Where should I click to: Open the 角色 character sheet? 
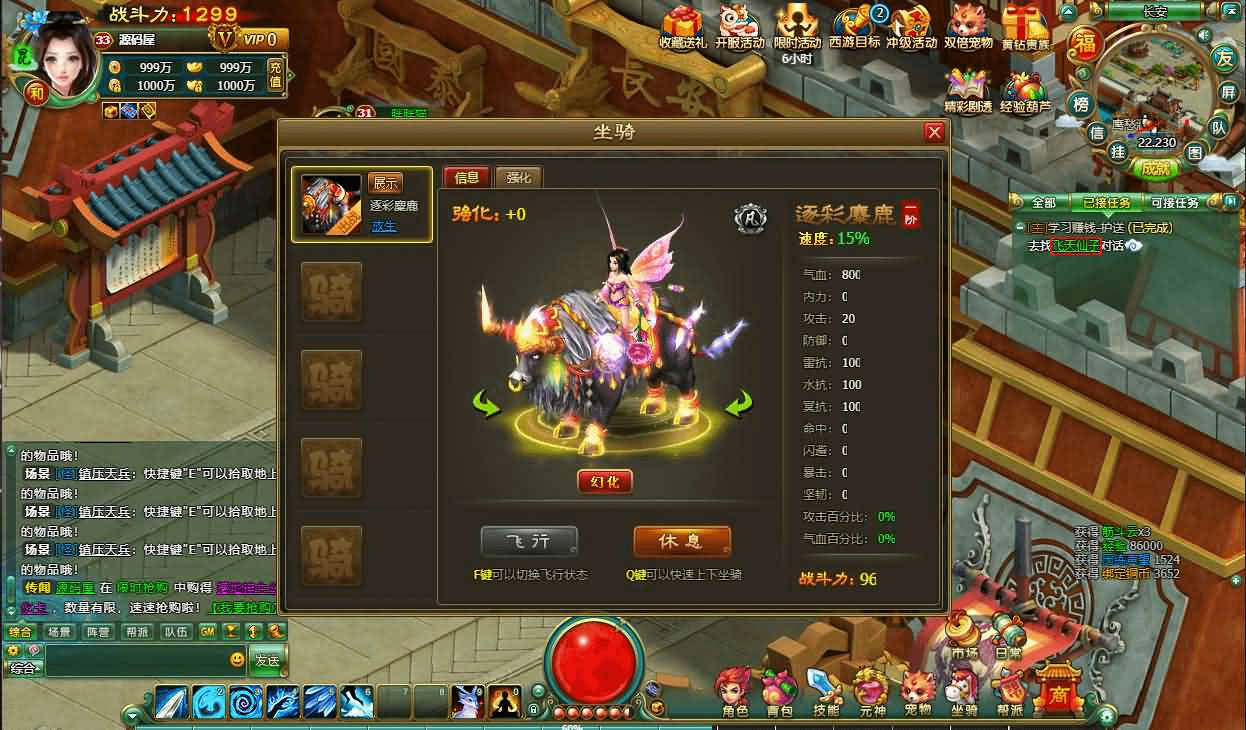[734, 694]
